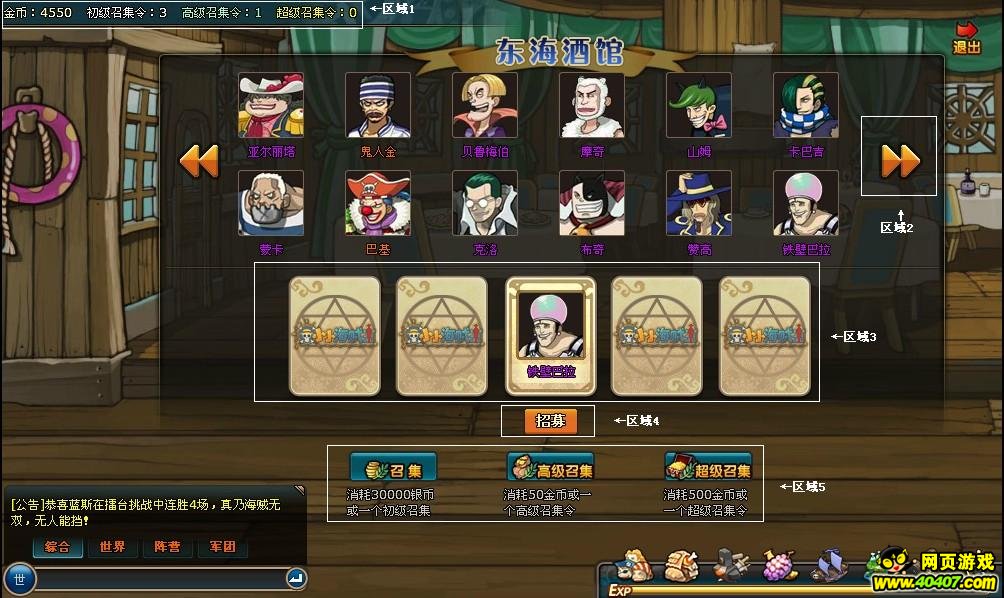Select the 山姆 portrait
Screen dimensions: 1004x598
(699, 106)
